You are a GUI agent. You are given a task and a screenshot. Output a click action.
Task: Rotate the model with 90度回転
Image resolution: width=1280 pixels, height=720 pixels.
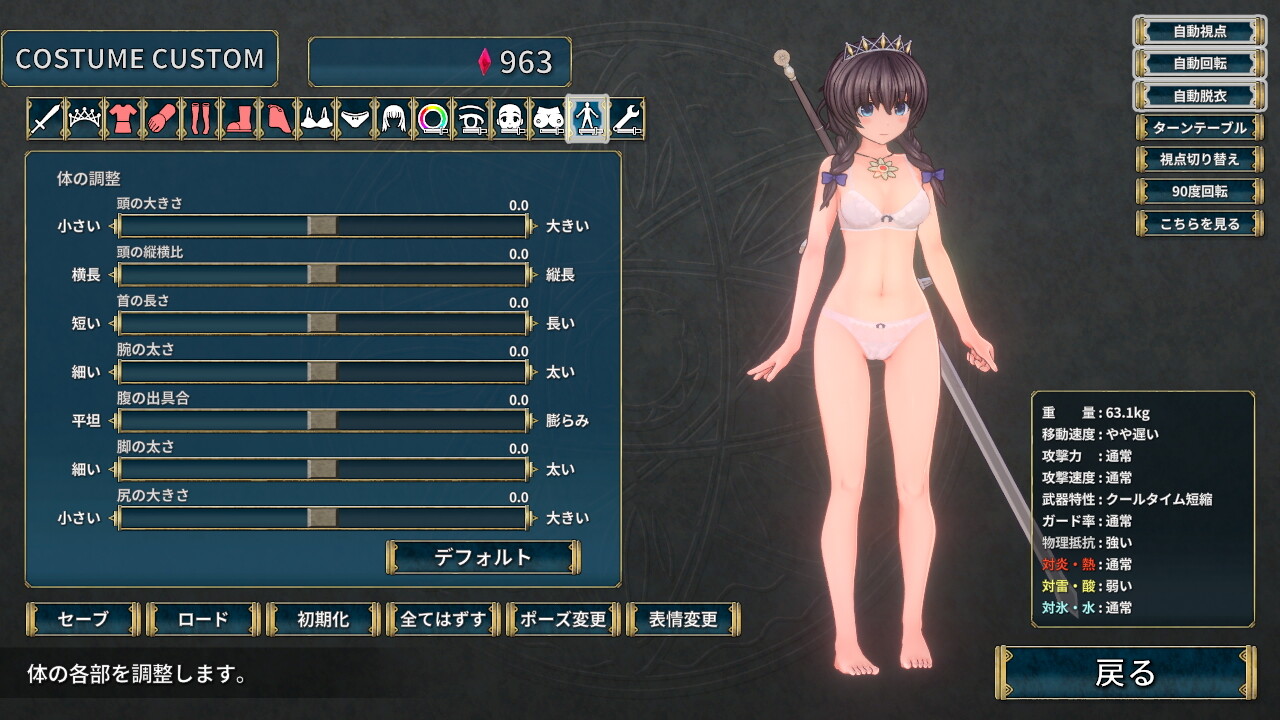pos(1199,191)
